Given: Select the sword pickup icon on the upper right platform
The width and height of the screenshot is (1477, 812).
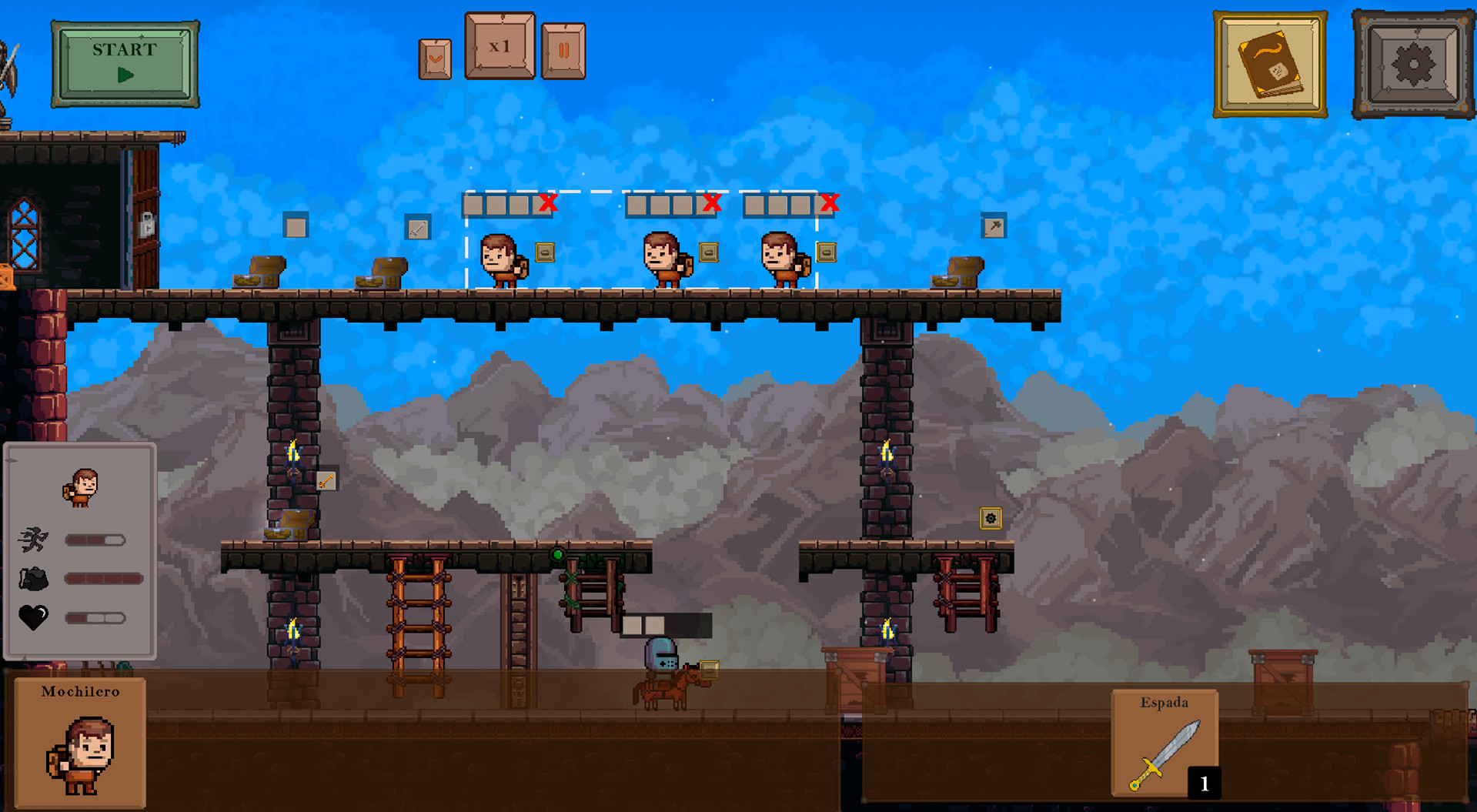Looking at the screenshot, I should pos(993,226).
